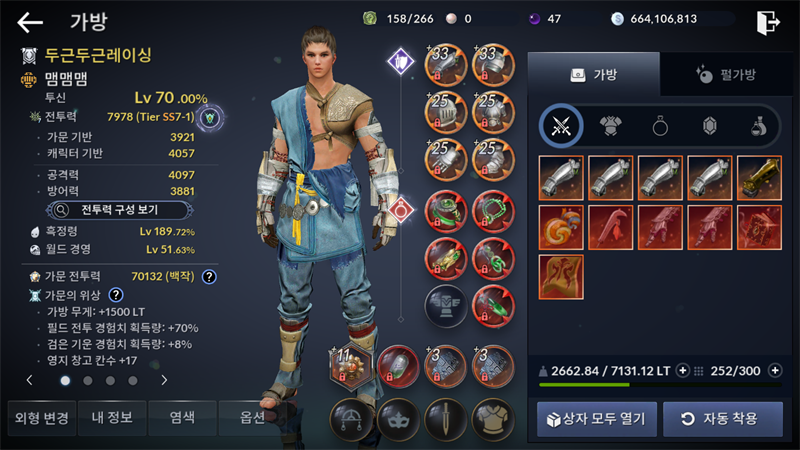Go to the next stats page arrow
Screen dimensions: 800x450
coord(164,380)
